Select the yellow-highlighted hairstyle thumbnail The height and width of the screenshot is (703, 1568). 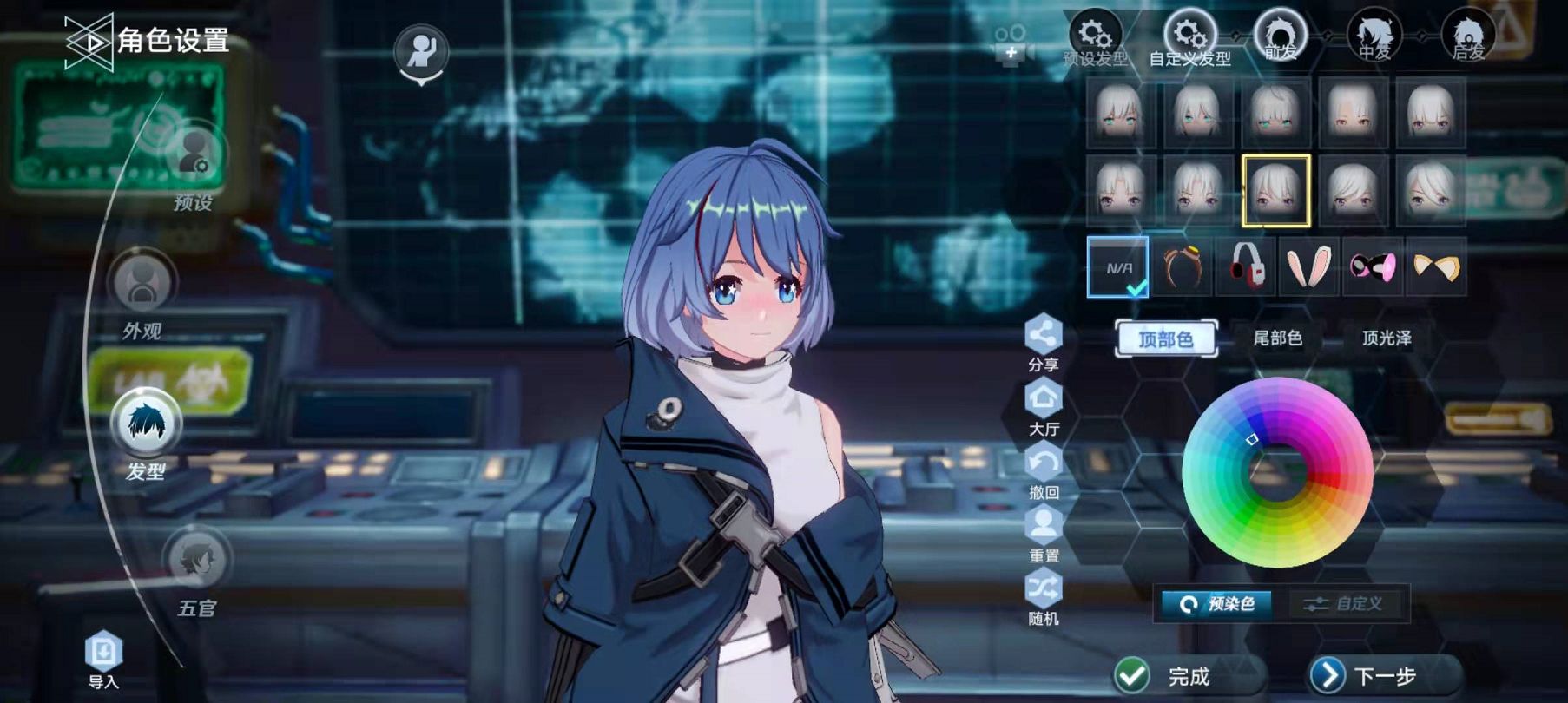click(x=1275, y=190)
